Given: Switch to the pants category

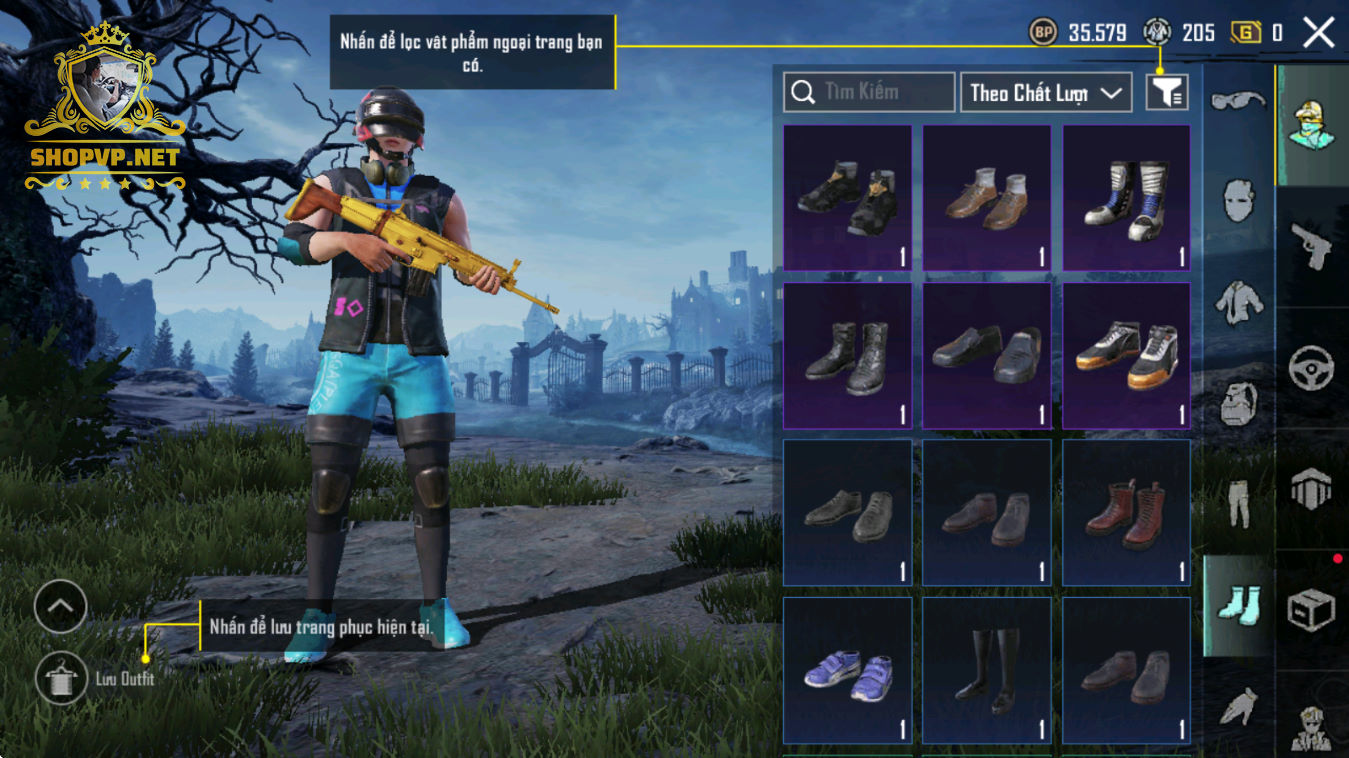Looking at the screenshot, I should click(1238, 501).
